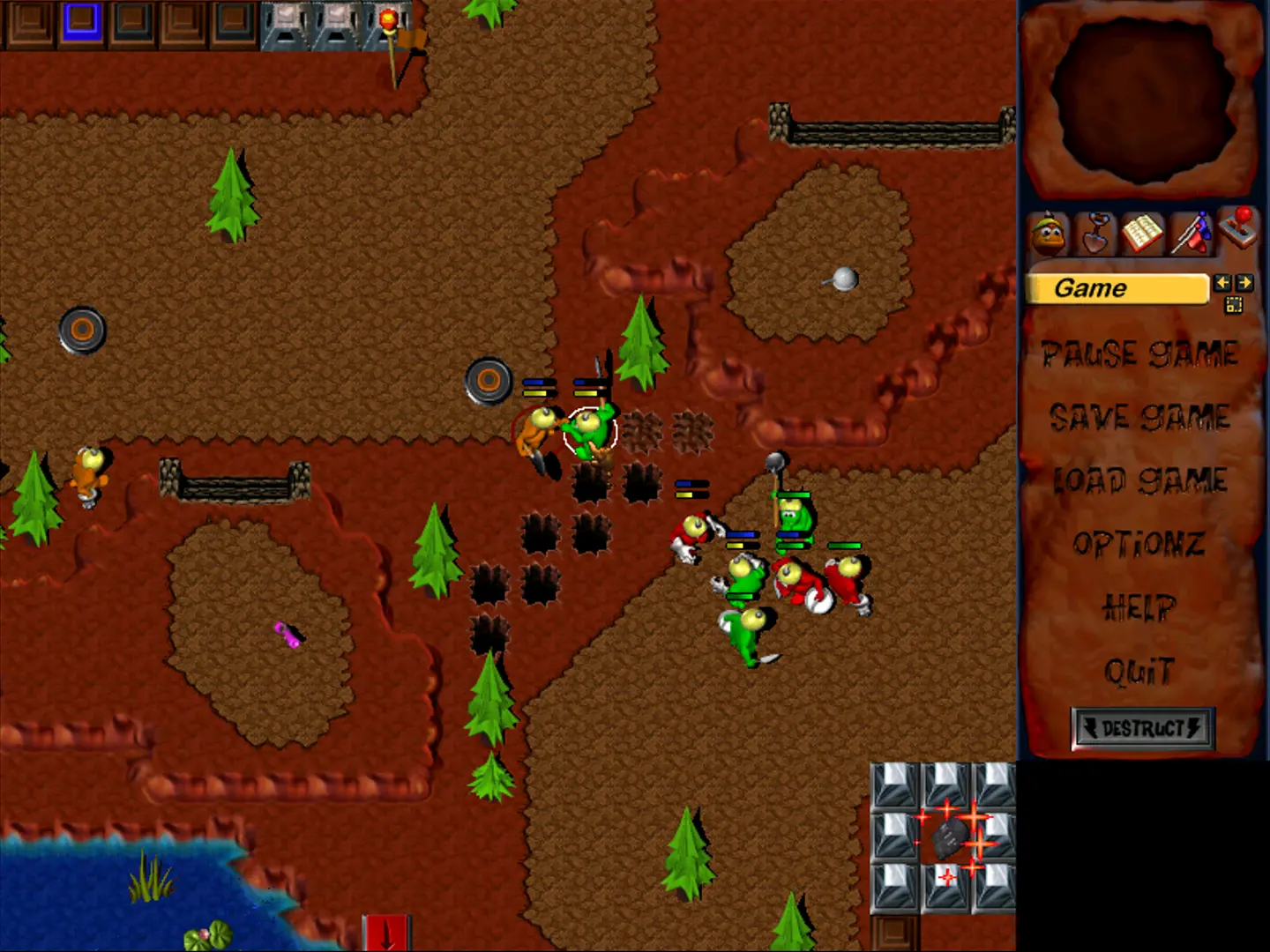Open the Optionz menu
Image resolution: width=1270 pixels, height=952 pixels.
(x=1139, y=544)
